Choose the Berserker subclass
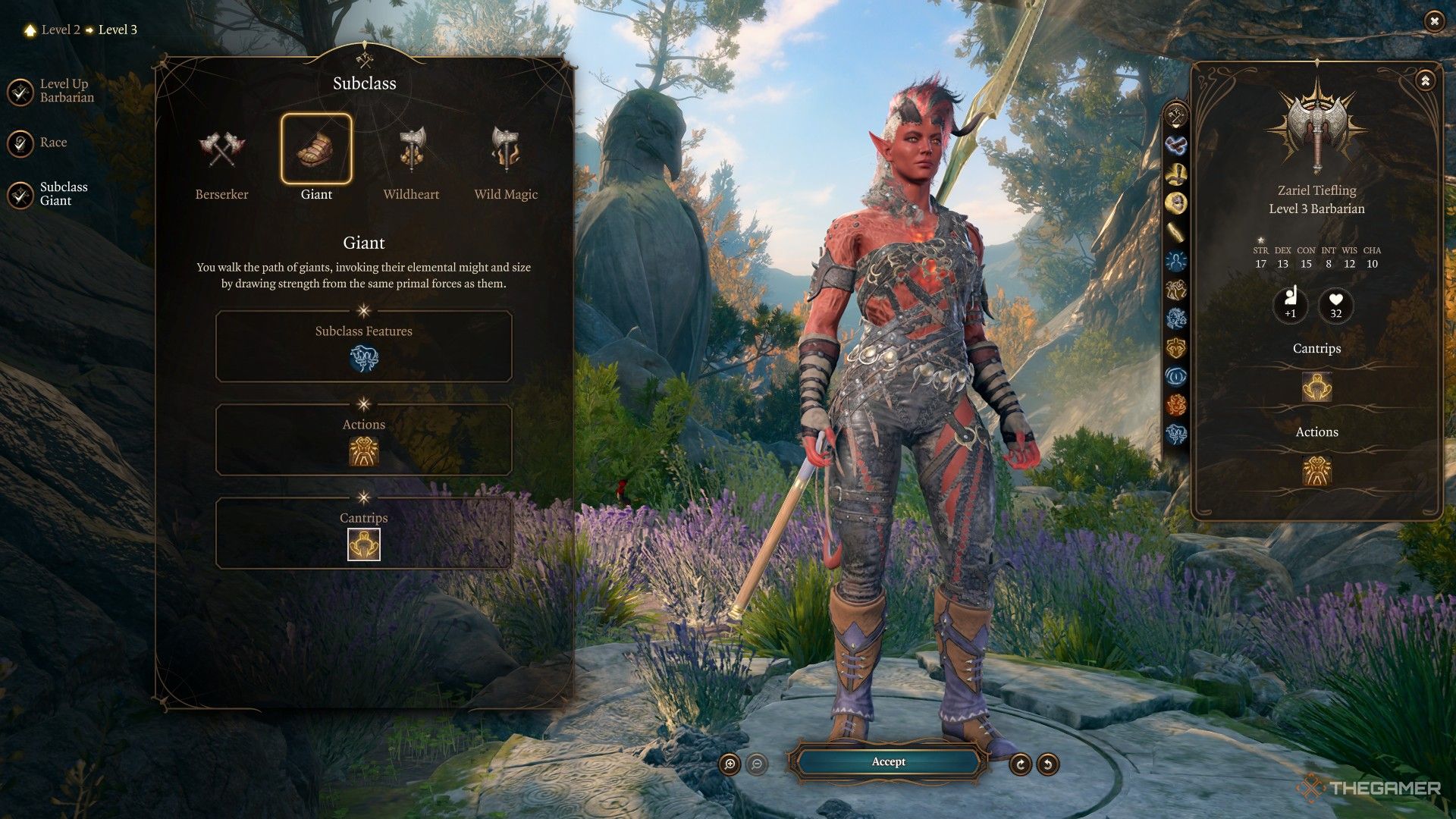The image size is (1456, 819). pos(221,150)
